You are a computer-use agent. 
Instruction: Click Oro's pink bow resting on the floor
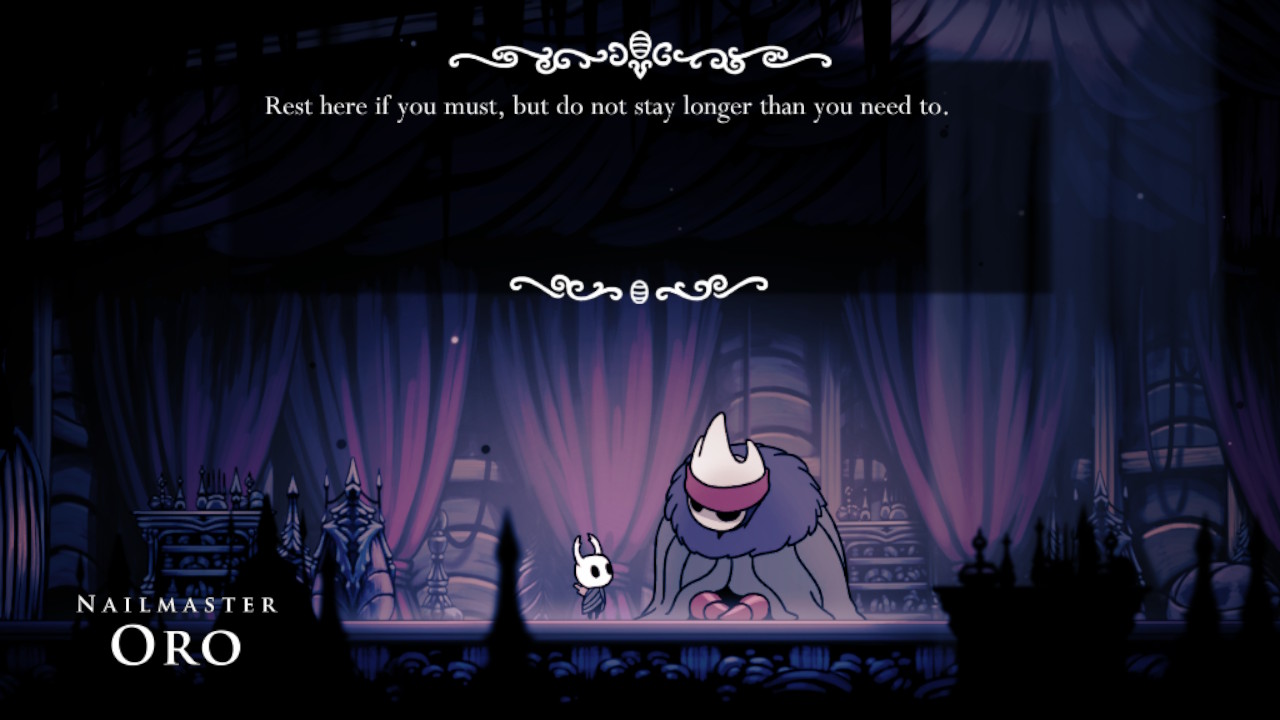[728, 606]
